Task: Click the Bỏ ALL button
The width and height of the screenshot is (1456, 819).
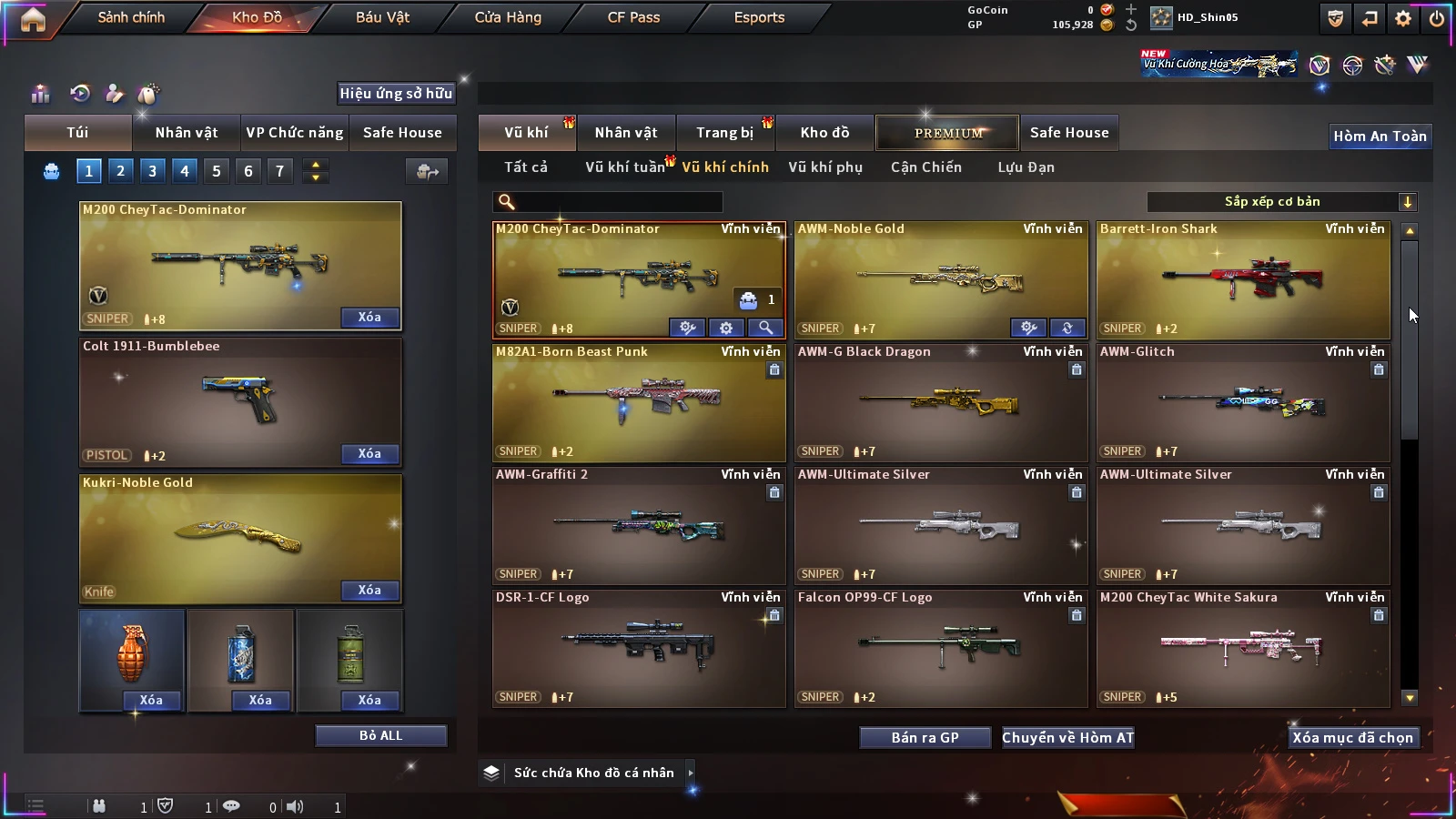Action: [380, 735]
